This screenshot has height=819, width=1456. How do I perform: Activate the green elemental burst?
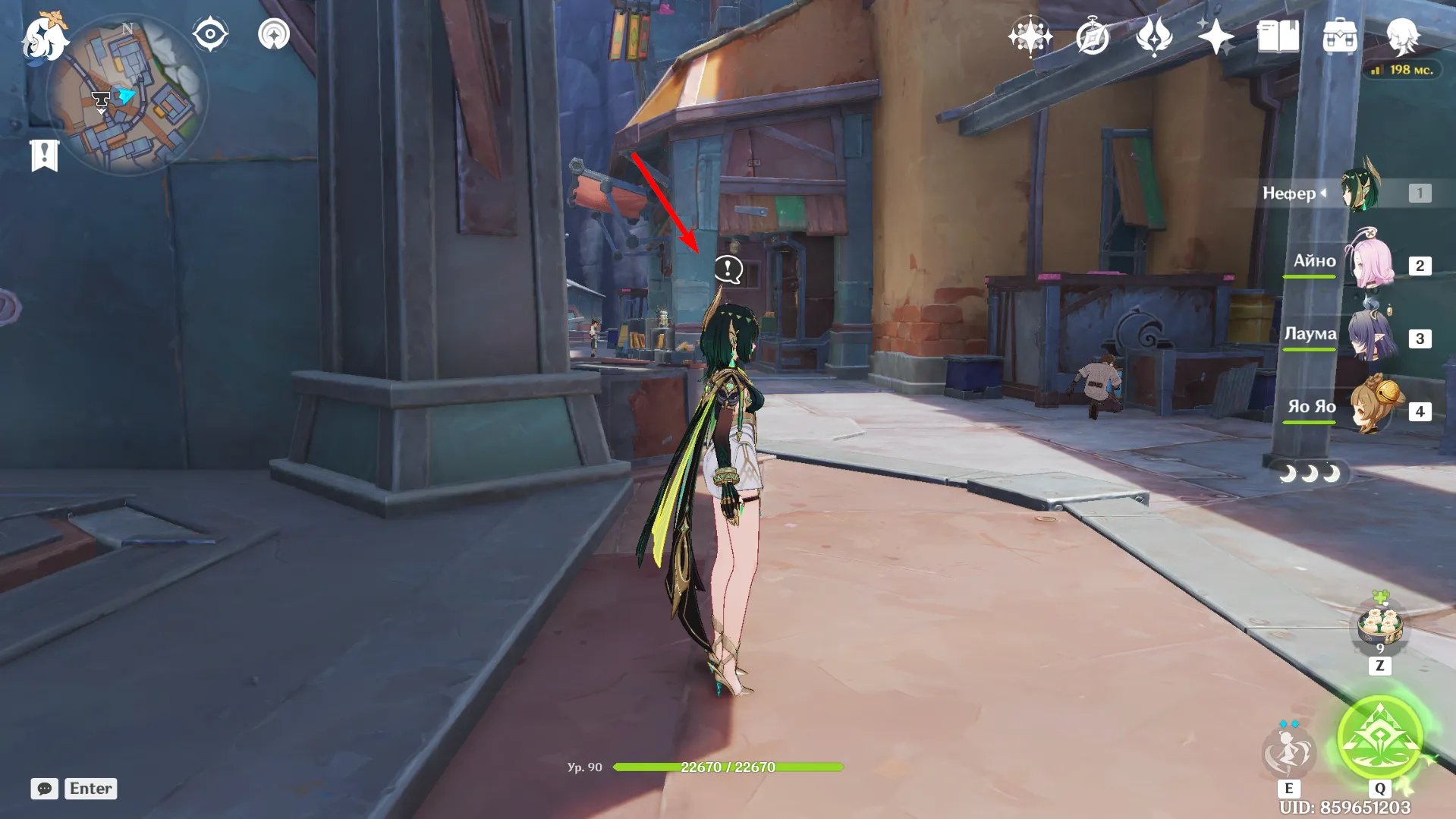(1379, 738)
